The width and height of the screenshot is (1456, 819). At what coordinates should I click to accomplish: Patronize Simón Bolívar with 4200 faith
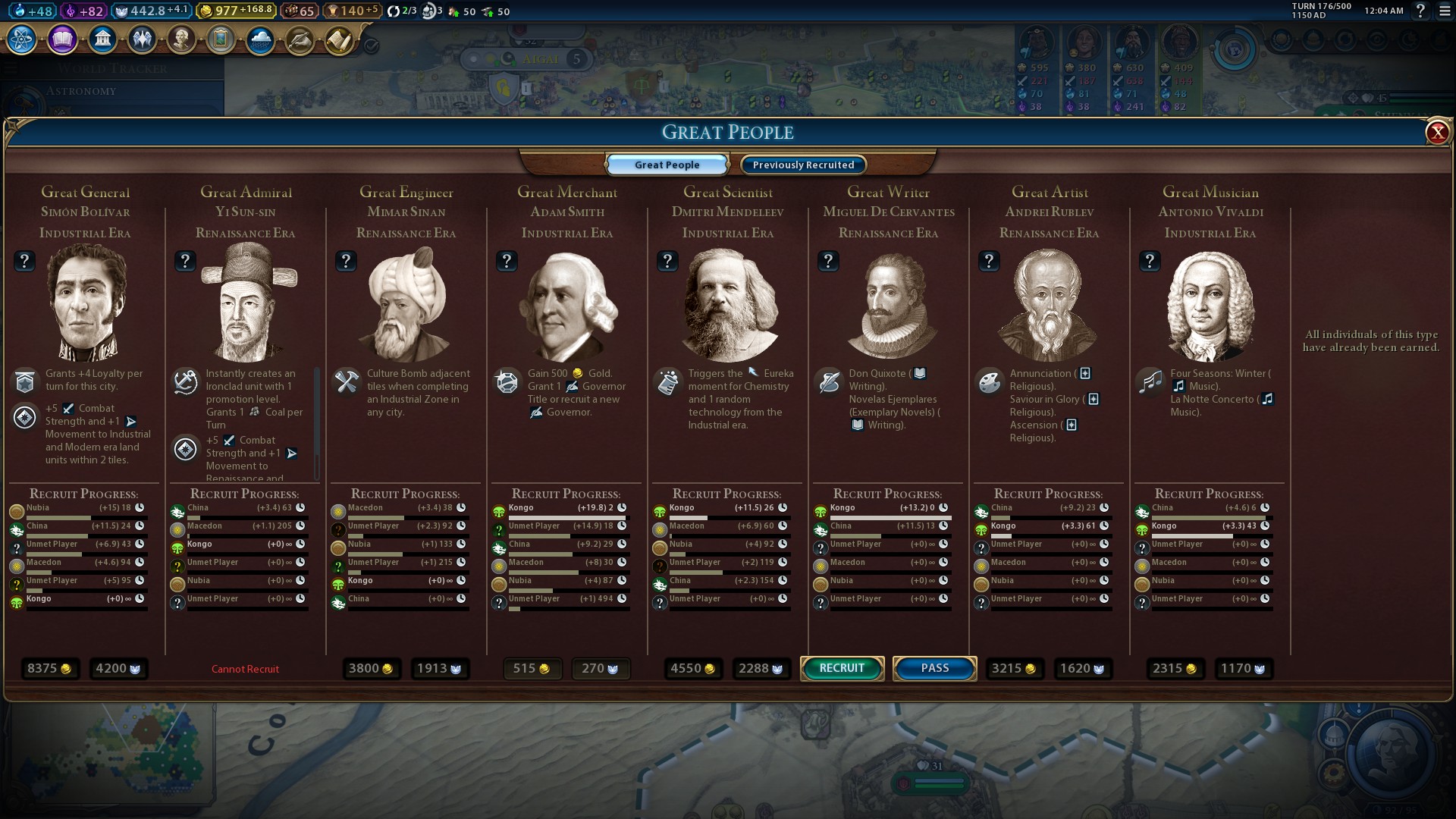coord(118,669)
